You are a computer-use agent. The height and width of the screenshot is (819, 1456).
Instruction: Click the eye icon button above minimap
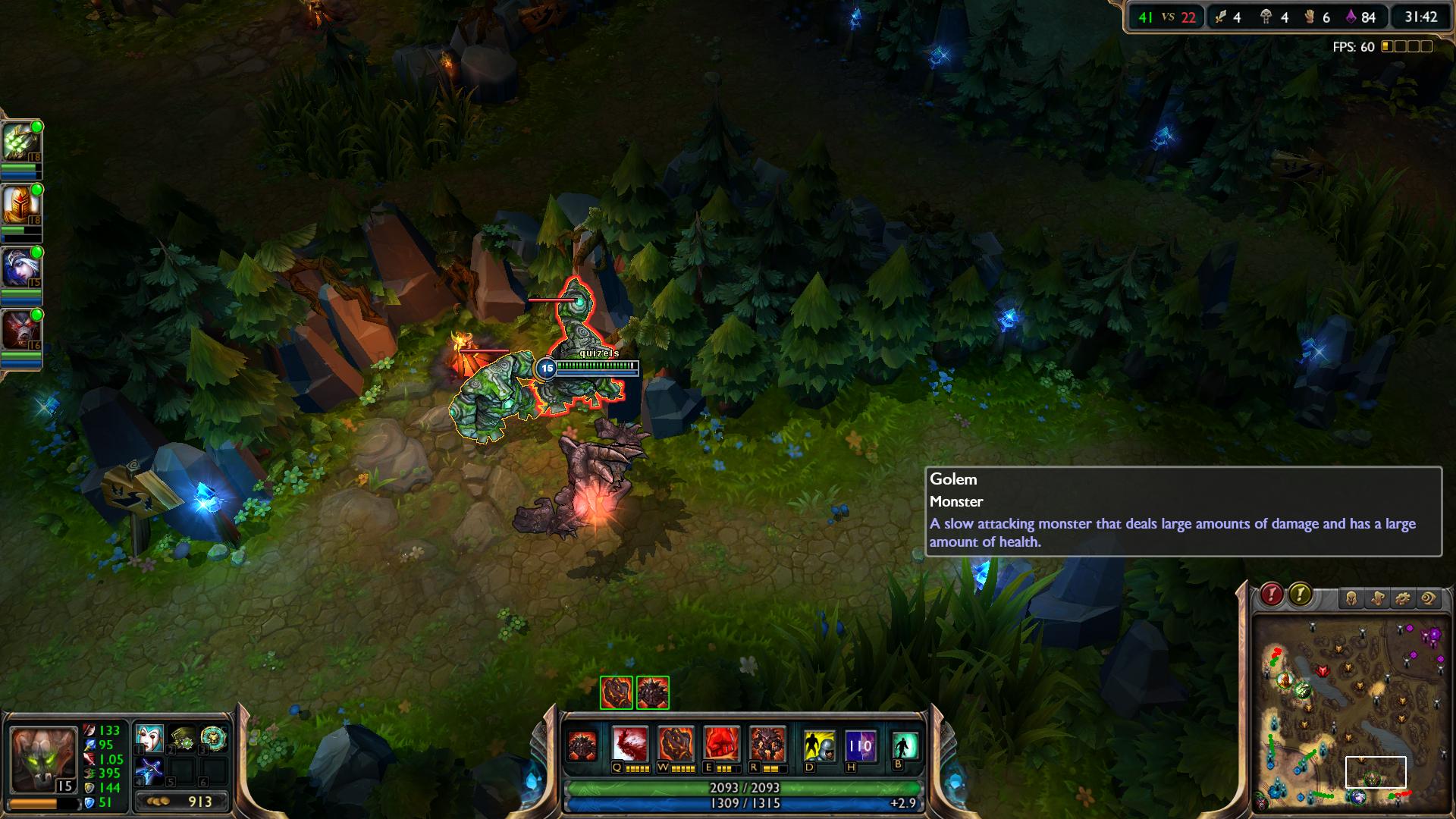click(1429, 599)
